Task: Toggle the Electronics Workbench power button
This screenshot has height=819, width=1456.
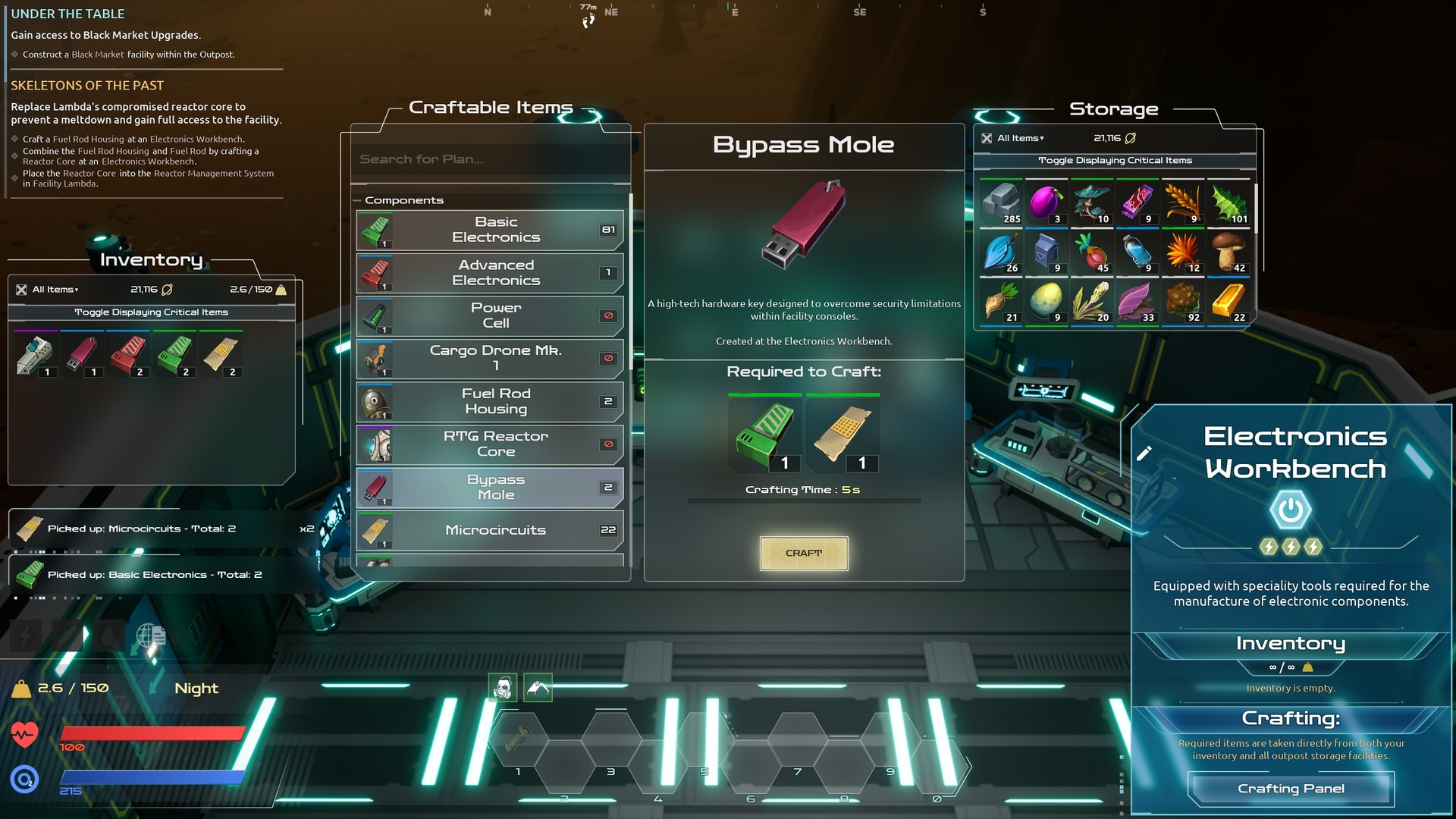Action: (1290, 510)
